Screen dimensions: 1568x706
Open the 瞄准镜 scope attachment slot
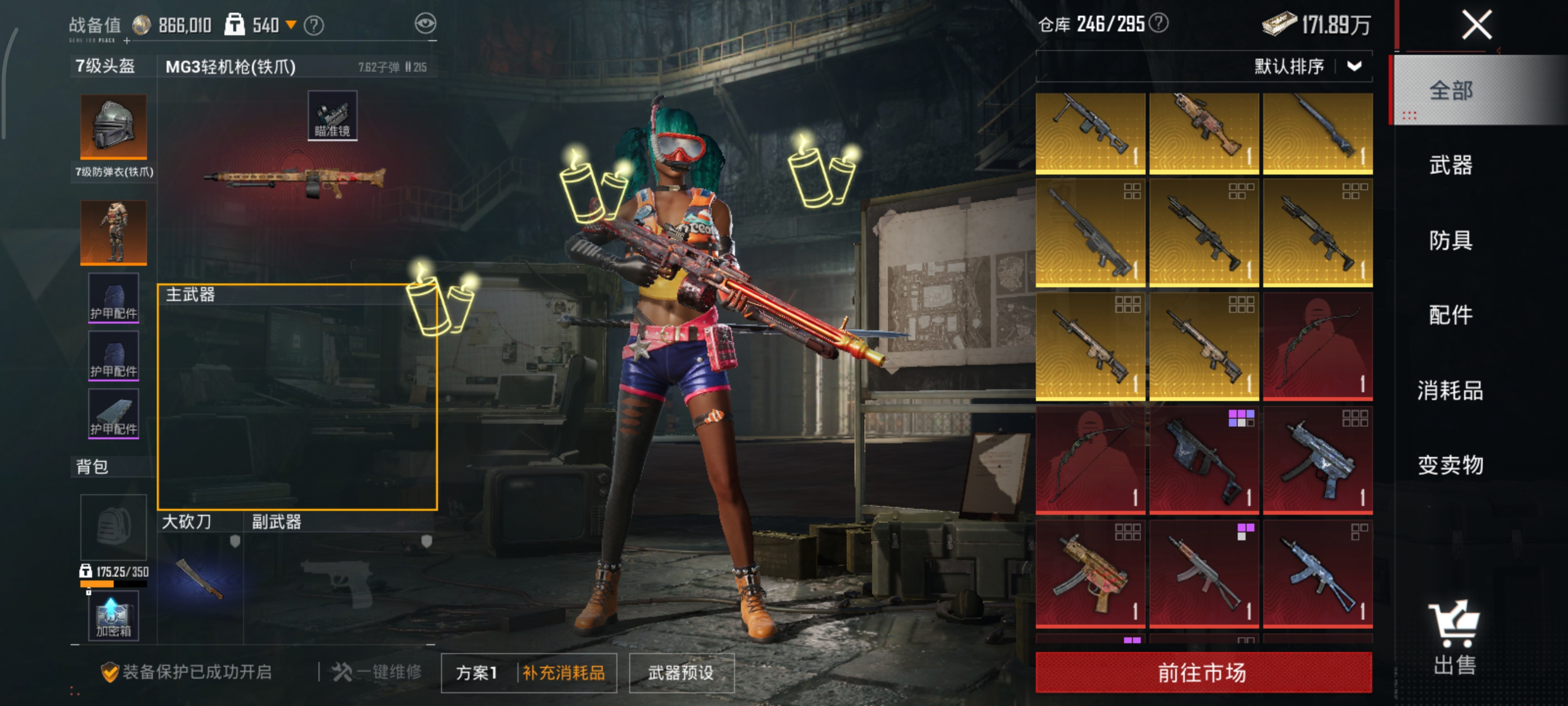pyautogui.click(x=332, y=116)
